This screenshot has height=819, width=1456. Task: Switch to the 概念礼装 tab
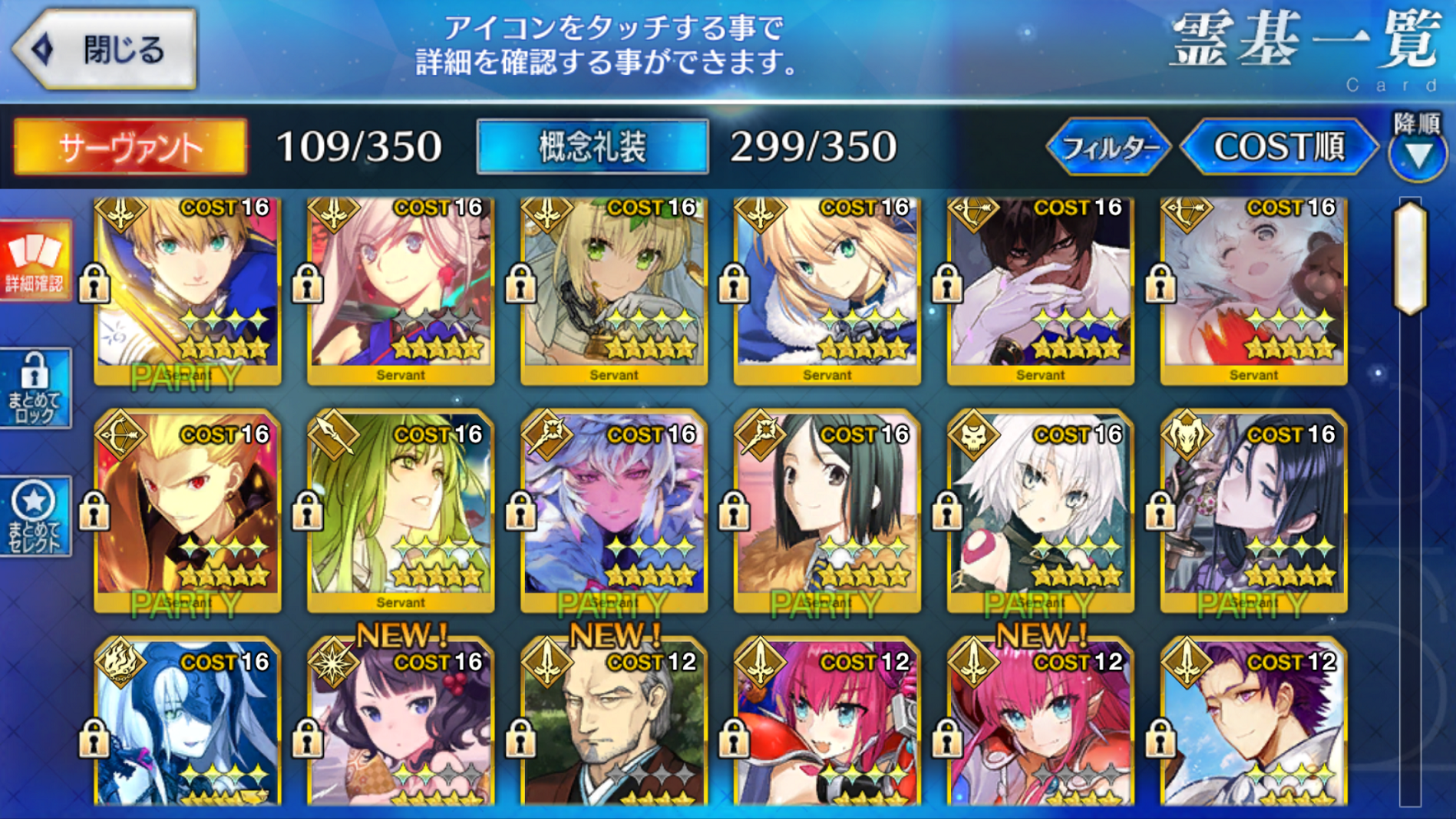[x=592, y=147]
